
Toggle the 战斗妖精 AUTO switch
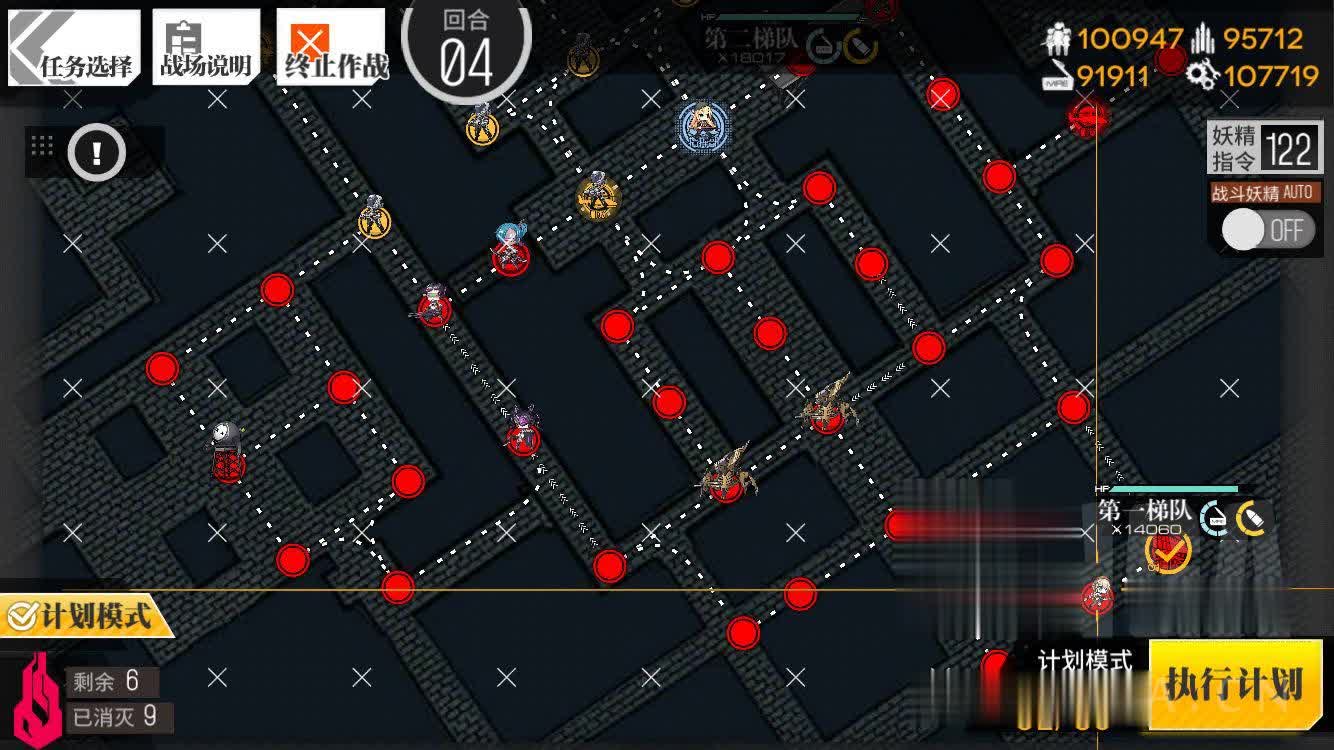point(1265,231)
